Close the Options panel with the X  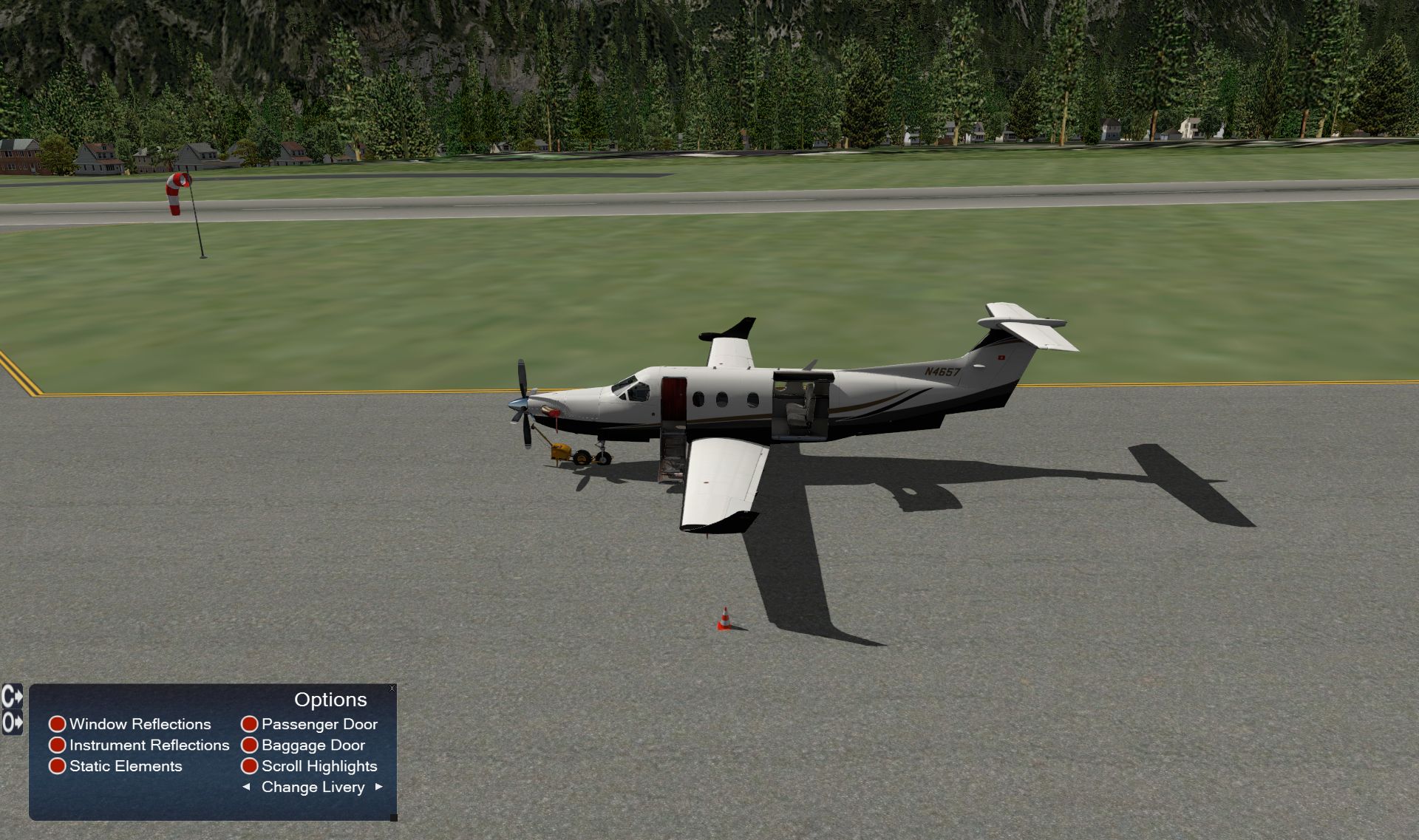pyautogui.click(x=392, y=689)
